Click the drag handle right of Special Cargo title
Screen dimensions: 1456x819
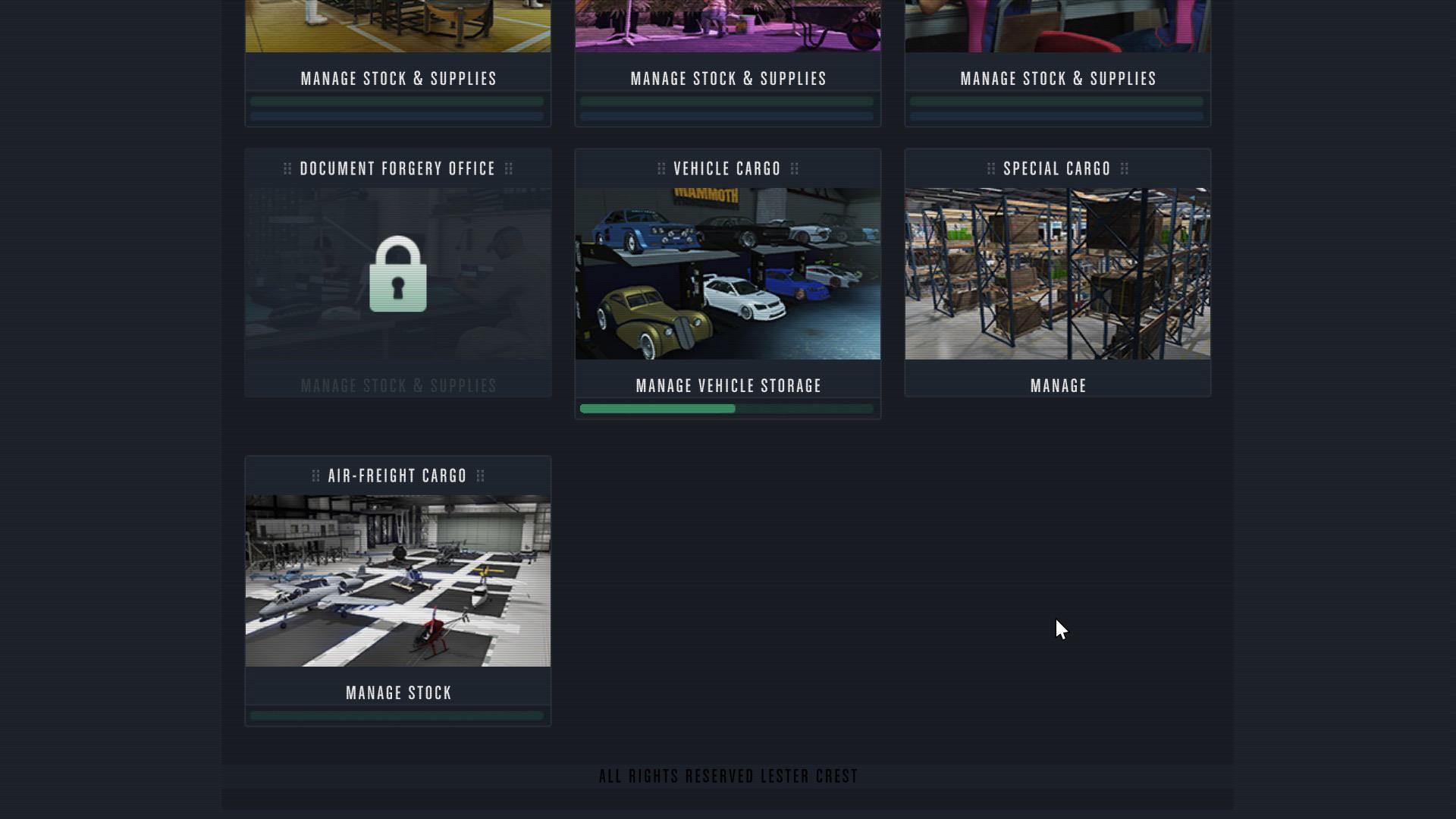[x=1125, y=168]
